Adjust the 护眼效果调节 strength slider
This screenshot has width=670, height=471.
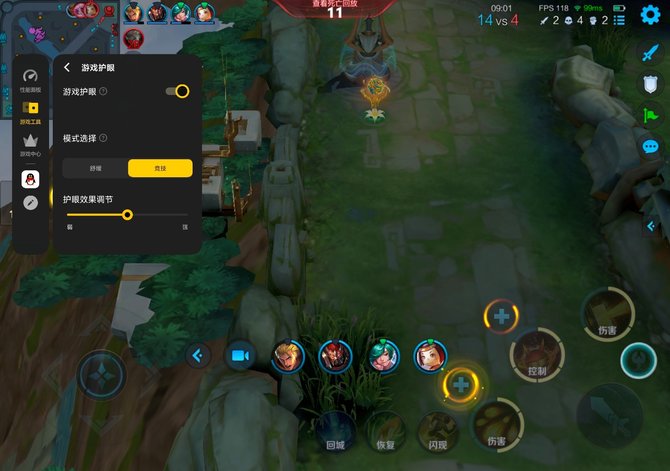click(127, 214)
